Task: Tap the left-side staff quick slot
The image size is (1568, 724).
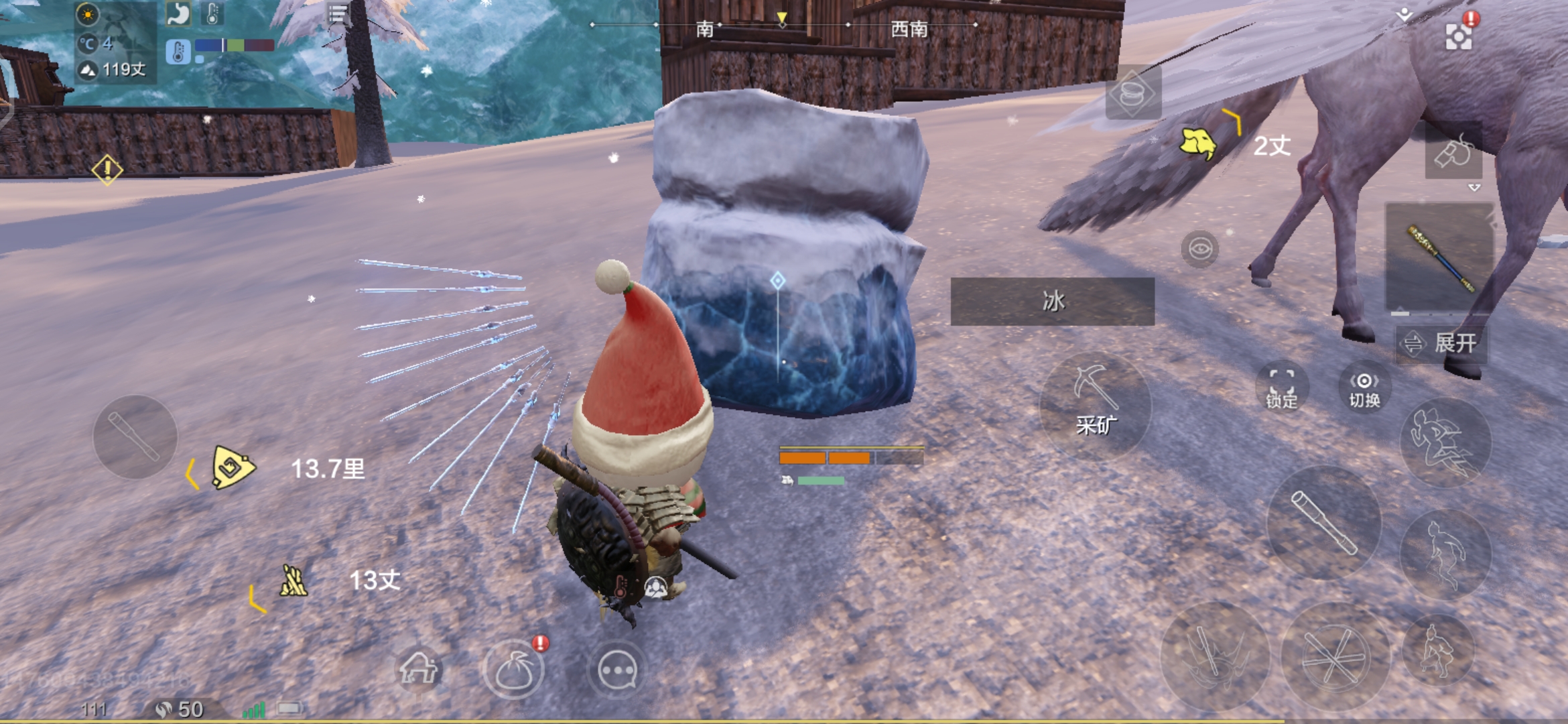Action: [x=135, y=437]
